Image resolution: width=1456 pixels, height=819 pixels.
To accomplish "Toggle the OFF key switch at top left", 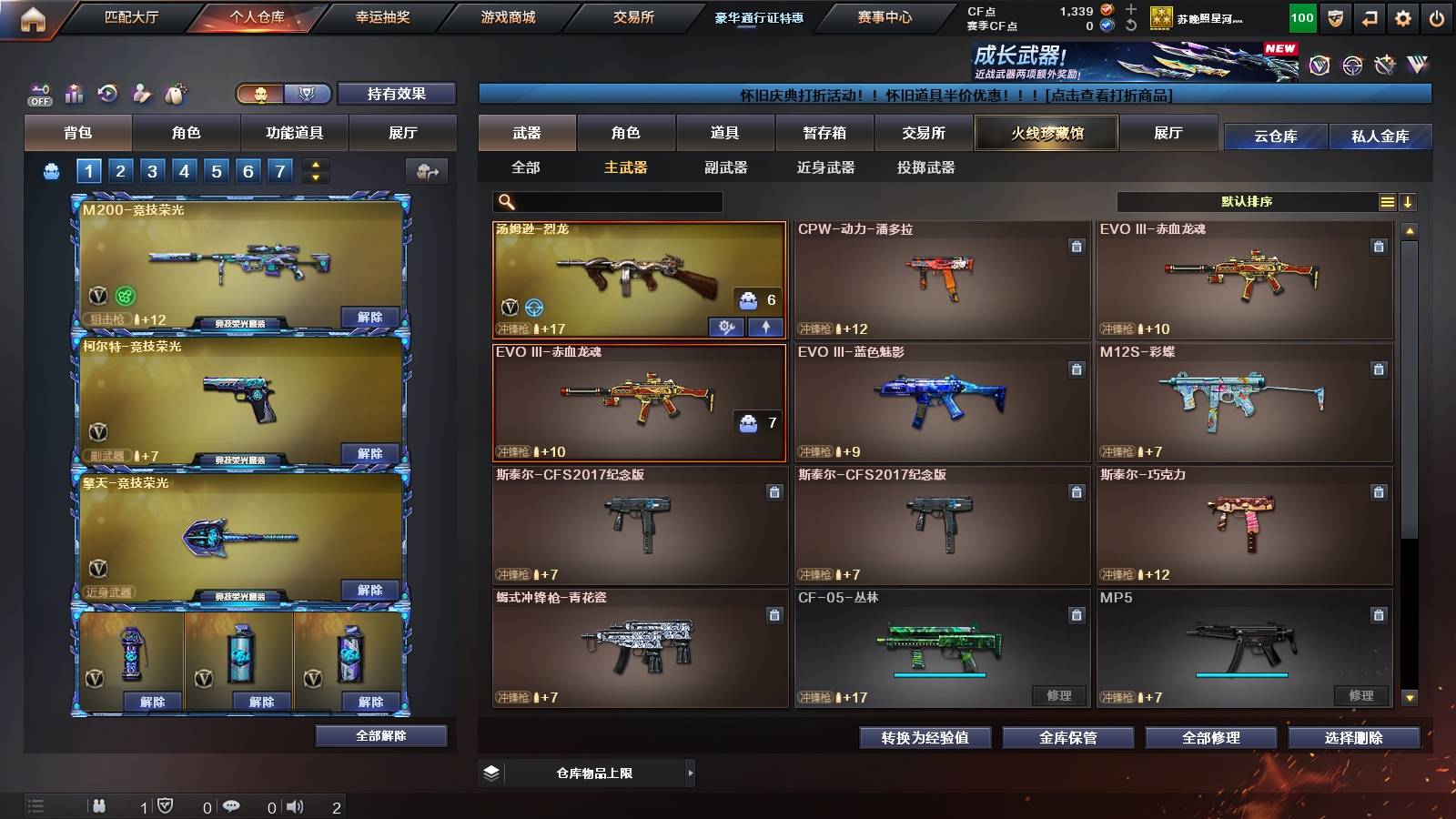I will pos(38,92).
